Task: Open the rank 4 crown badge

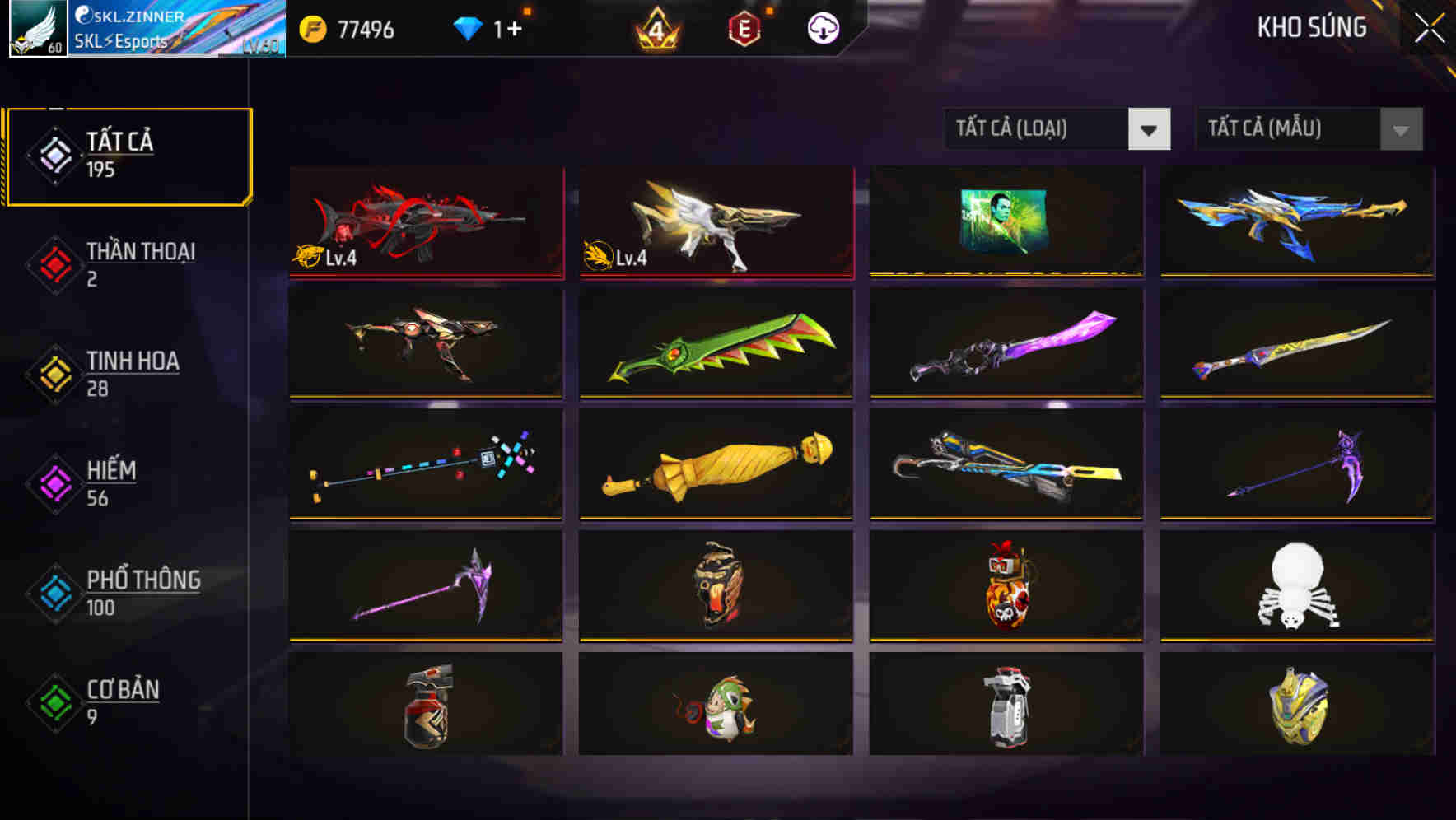Action: (659, 29)
